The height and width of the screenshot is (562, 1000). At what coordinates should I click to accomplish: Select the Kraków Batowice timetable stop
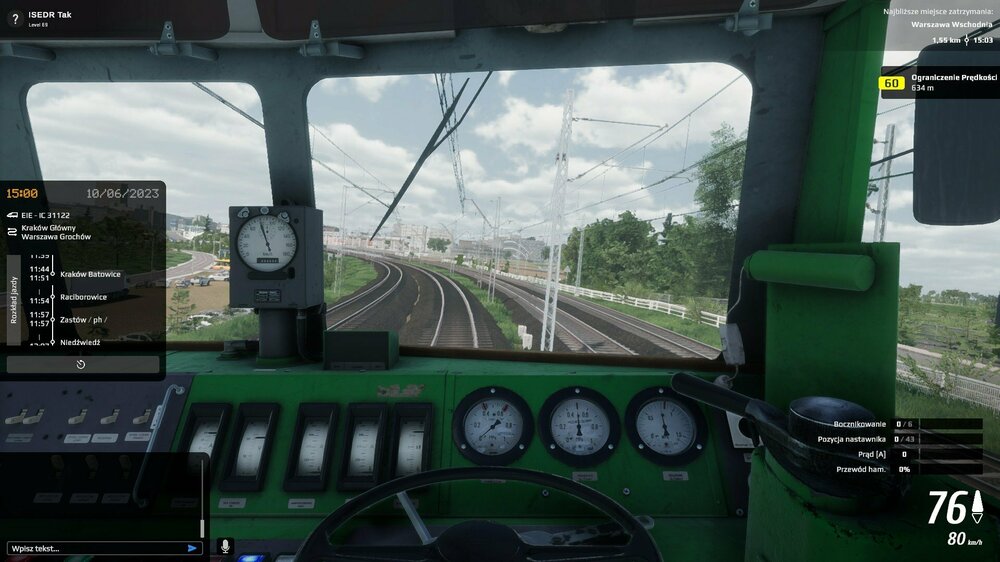[90, 274]
